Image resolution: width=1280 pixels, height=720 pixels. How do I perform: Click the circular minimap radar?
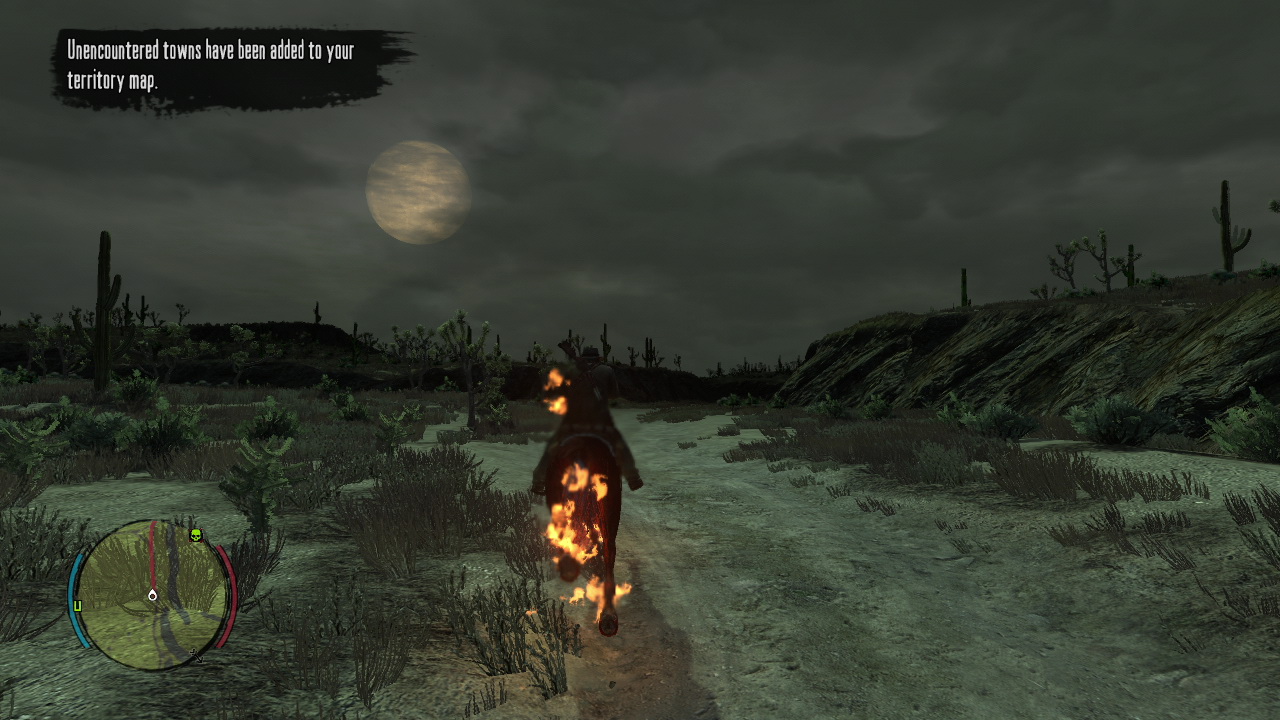click(152, 594)
